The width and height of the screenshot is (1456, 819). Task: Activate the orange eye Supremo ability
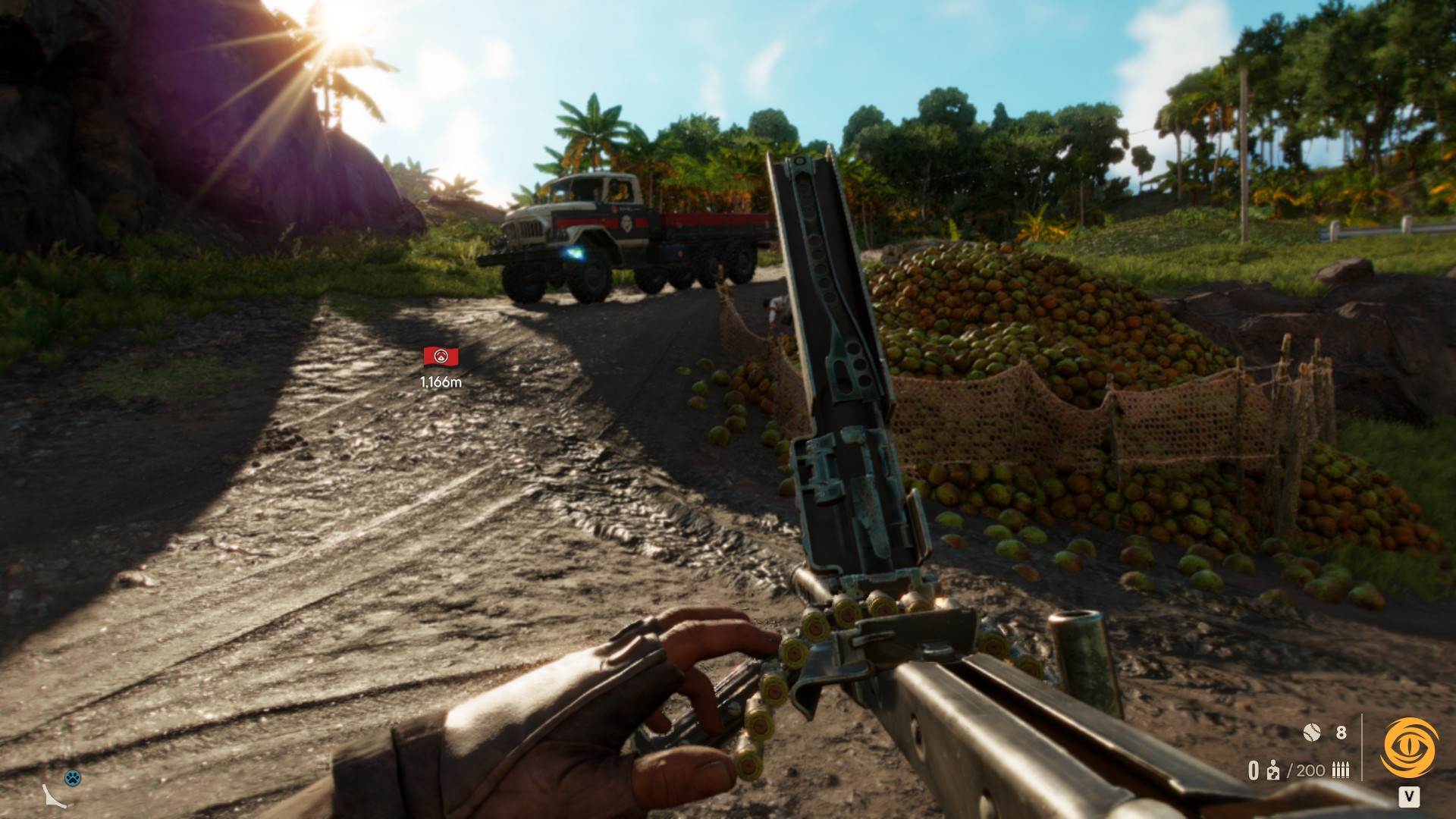click(x=1409, y=748)
